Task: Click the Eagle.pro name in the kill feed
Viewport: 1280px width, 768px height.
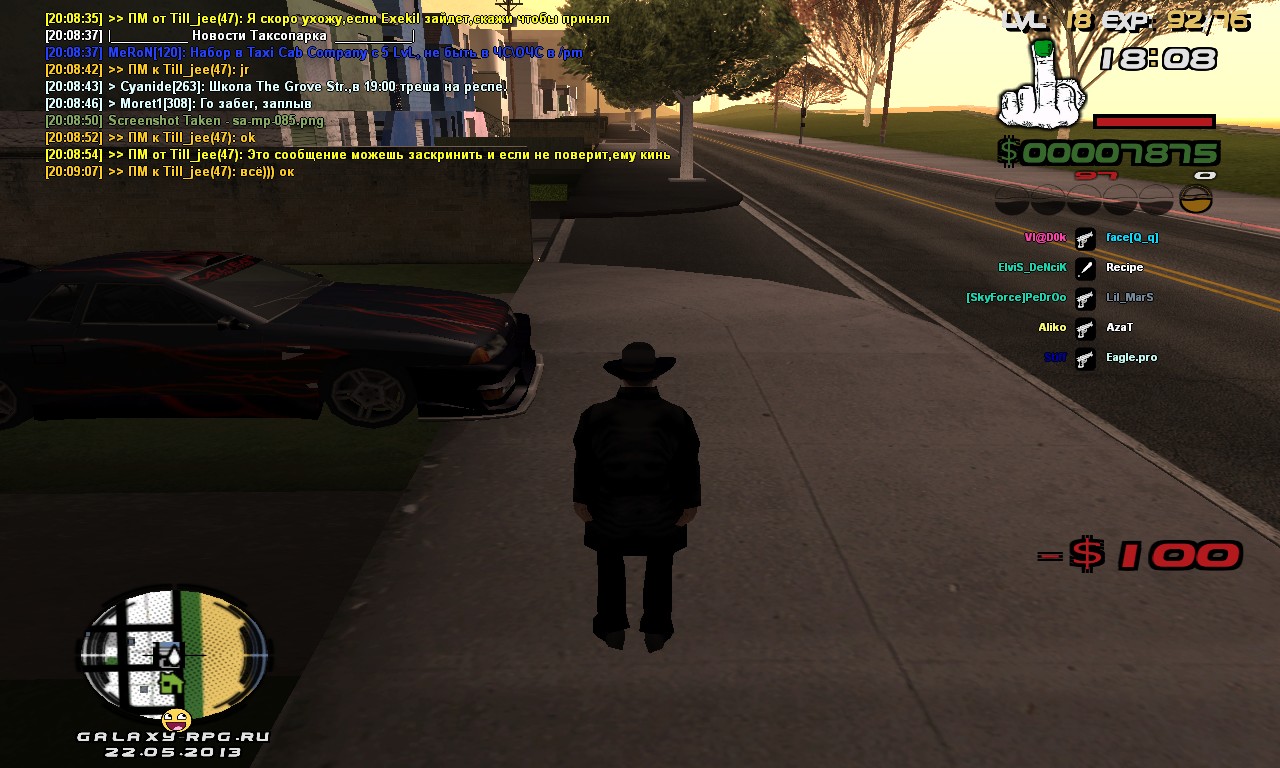Action: point(1131,358)
